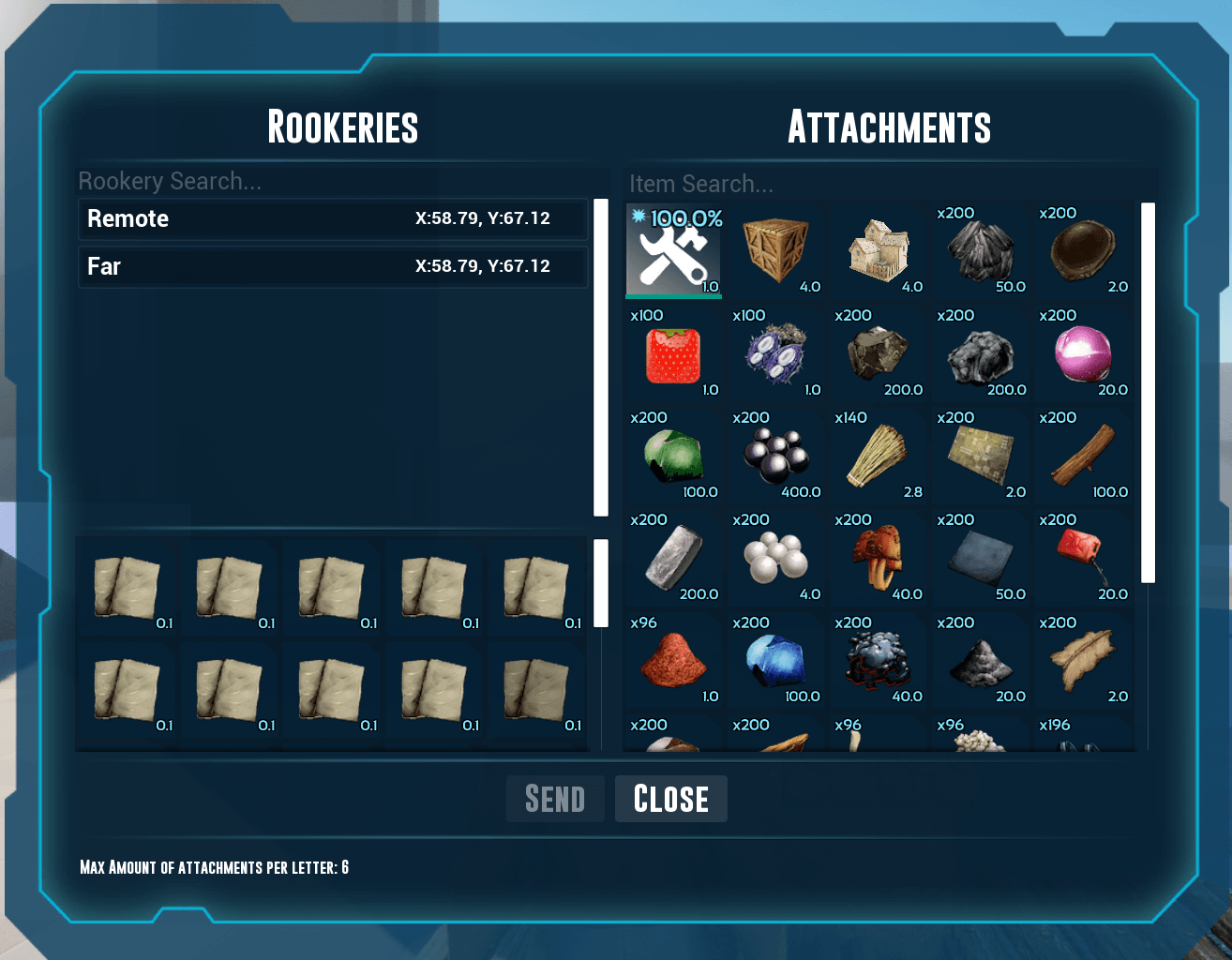Select the repair tools attachment at 100%
The height and width of the screenshot is (960, 1232).
674,251
